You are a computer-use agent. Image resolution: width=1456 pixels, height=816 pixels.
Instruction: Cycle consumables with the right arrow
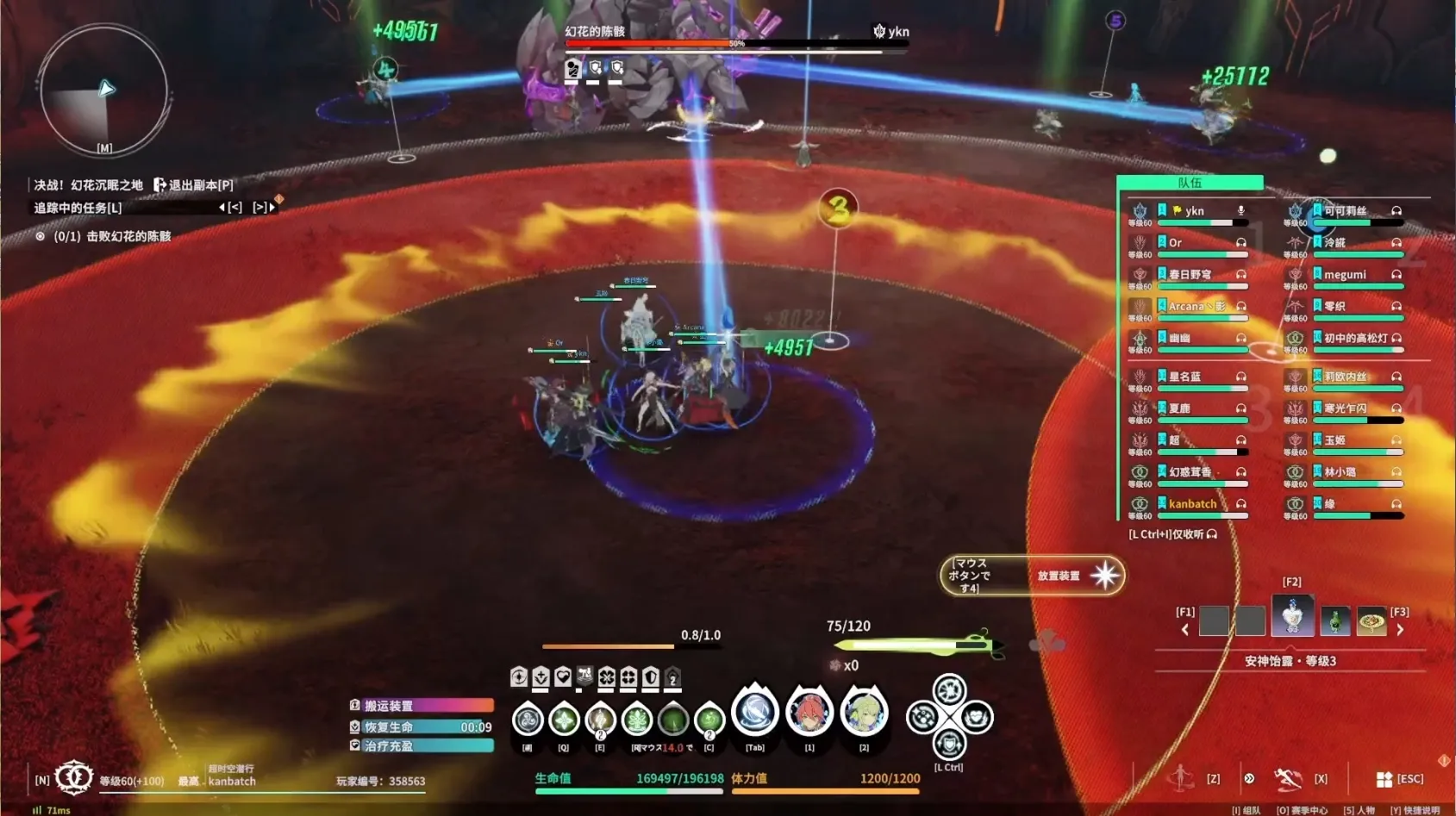click(1400, 630)
